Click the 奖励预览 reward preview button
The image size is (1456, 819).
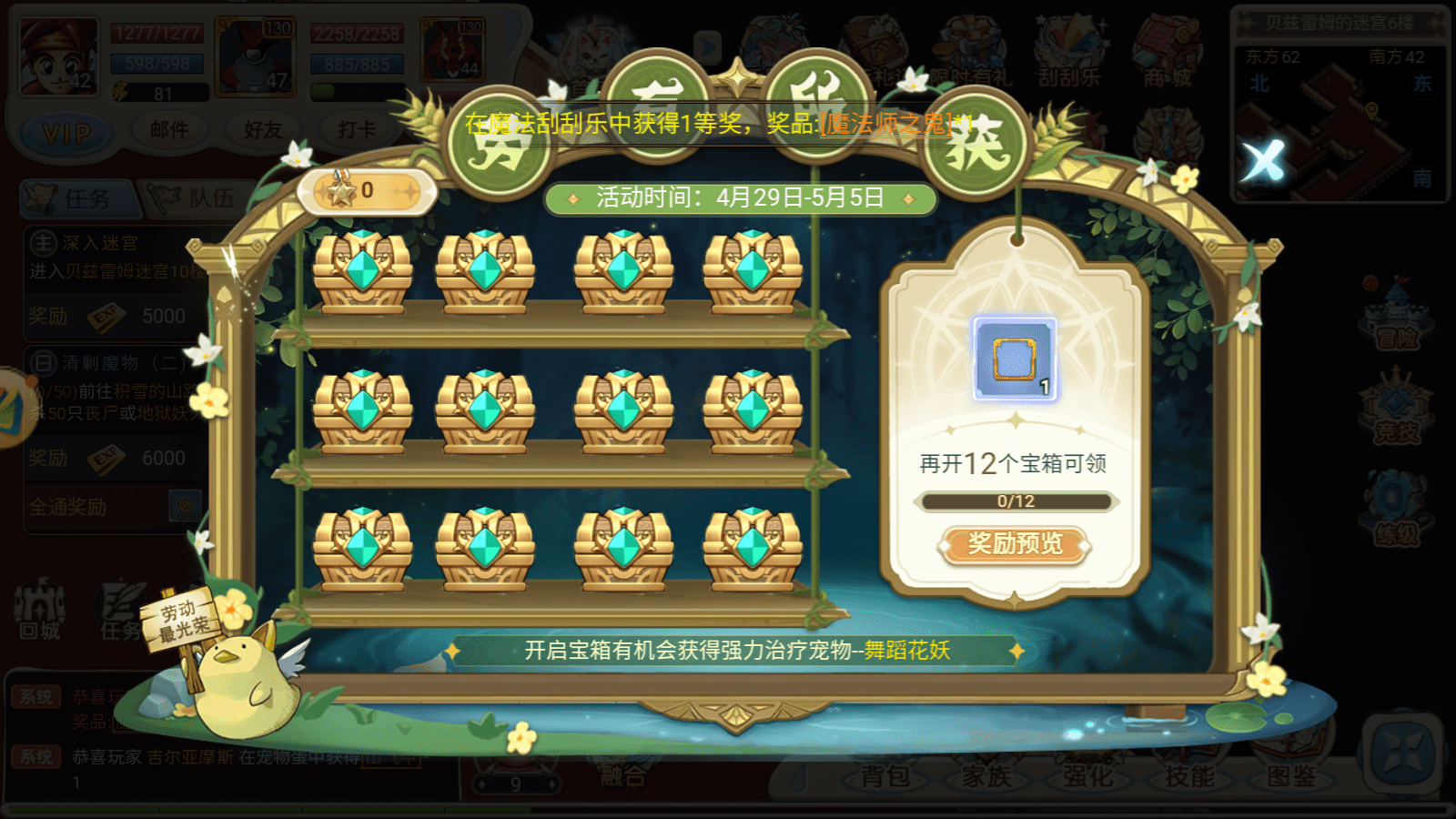point(1015,546)
